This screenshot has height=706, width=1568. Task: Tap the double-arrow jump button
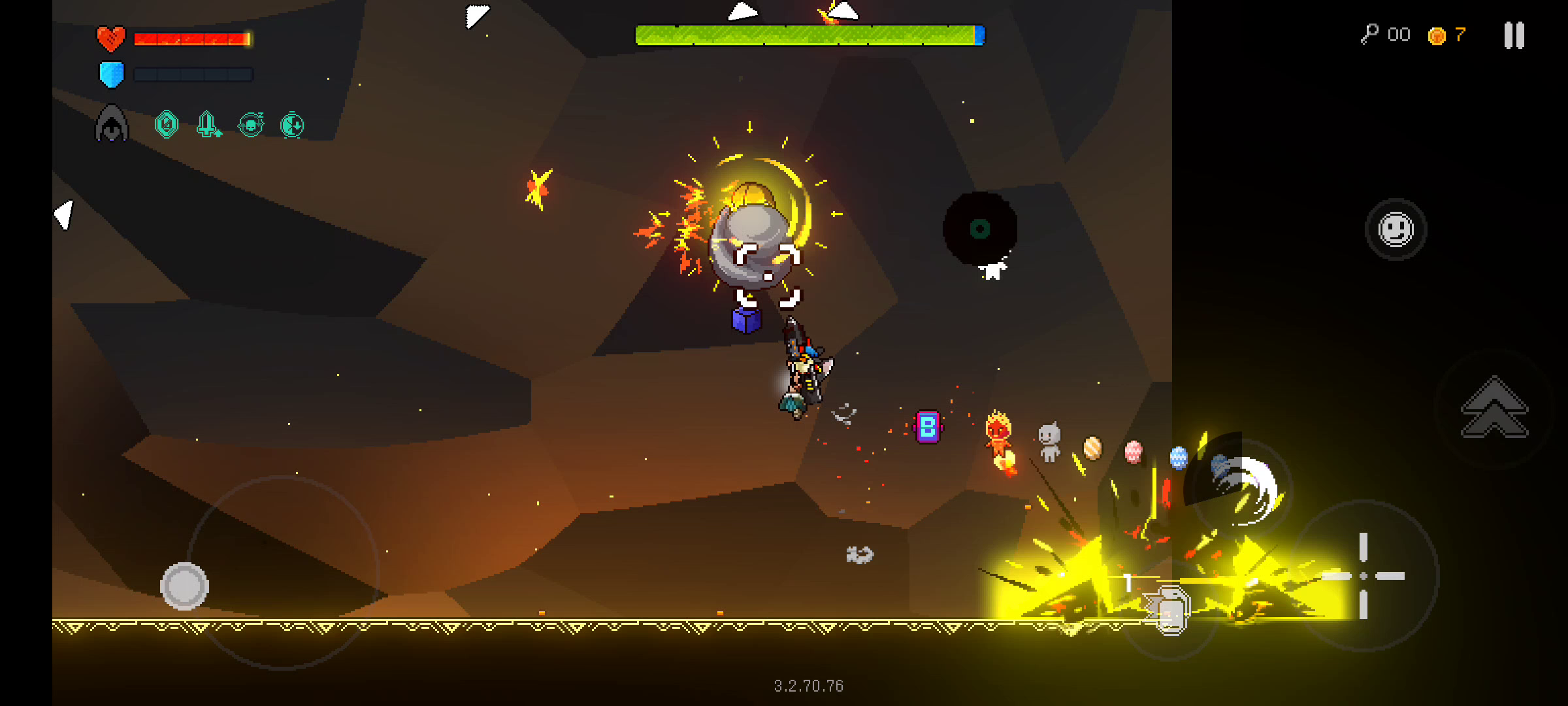[x=1494, y=408]
